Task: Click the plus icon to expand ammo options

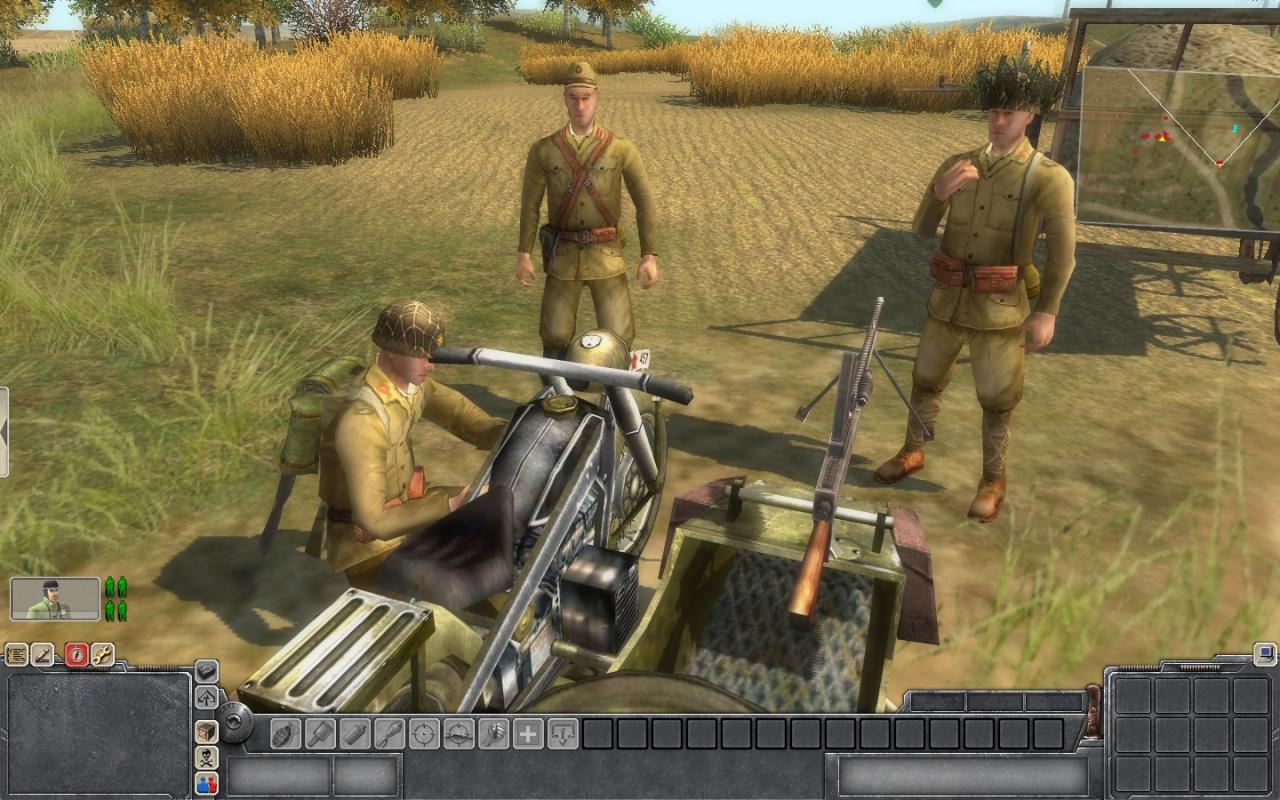Action: (x=529, y=732)
